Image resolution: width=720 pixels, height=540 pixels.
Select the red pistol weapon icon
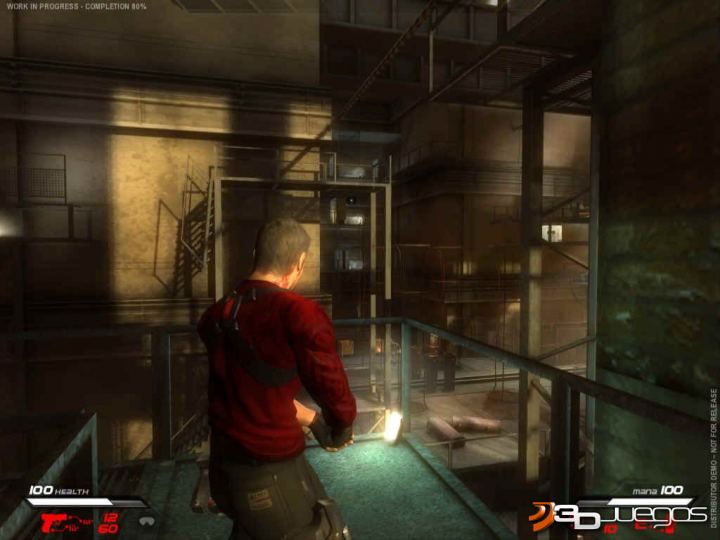pos(56,521)
